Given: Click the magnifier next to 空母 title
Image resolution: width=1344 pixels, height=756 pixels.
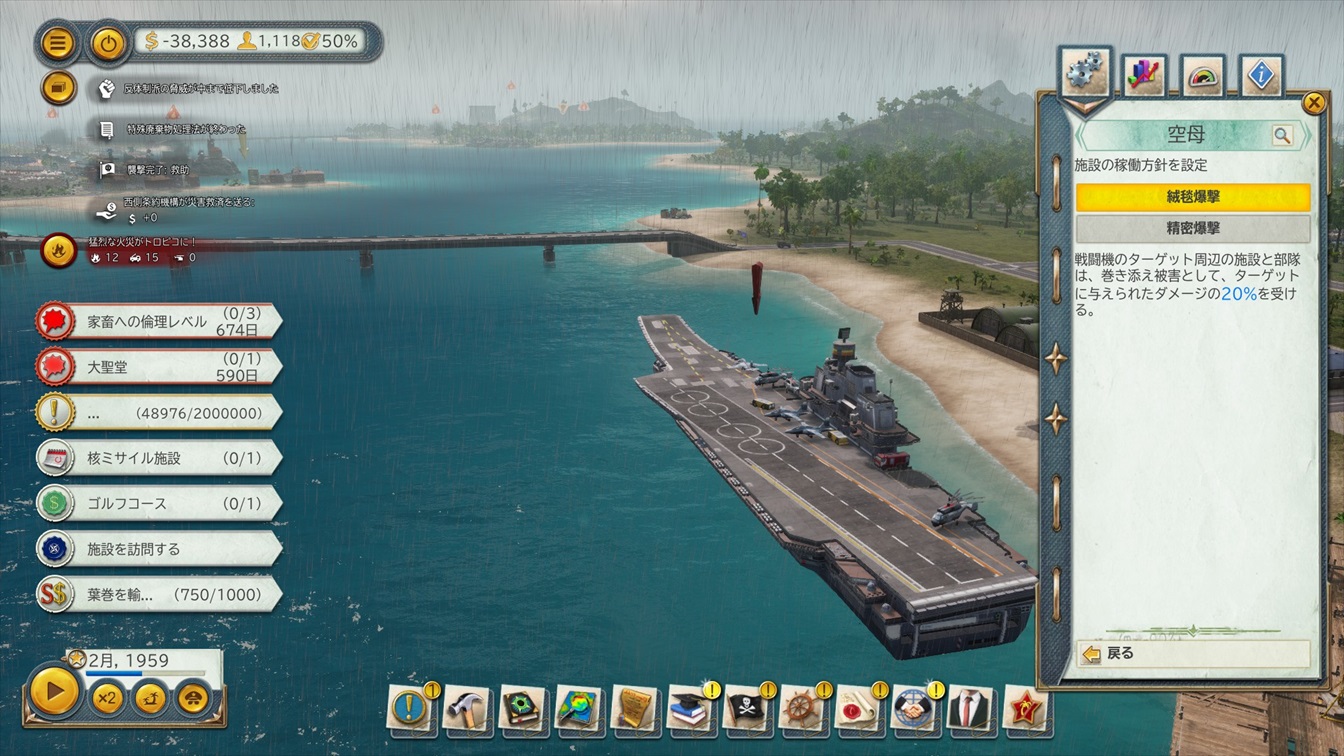Looking at the screenshot, I should [x=1282, y=135].
